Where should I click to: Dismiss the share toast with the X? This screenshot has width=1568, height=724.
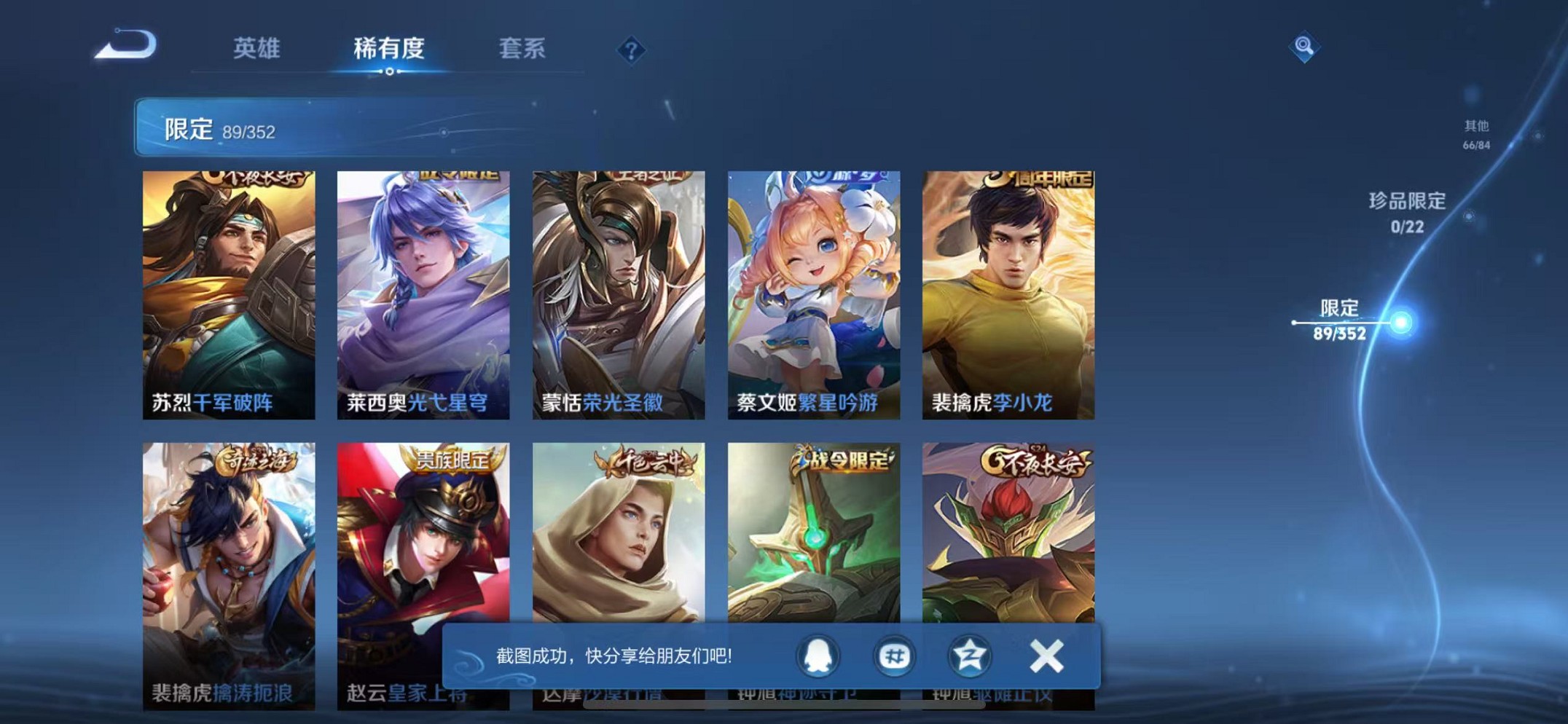tap(1046, 656)
